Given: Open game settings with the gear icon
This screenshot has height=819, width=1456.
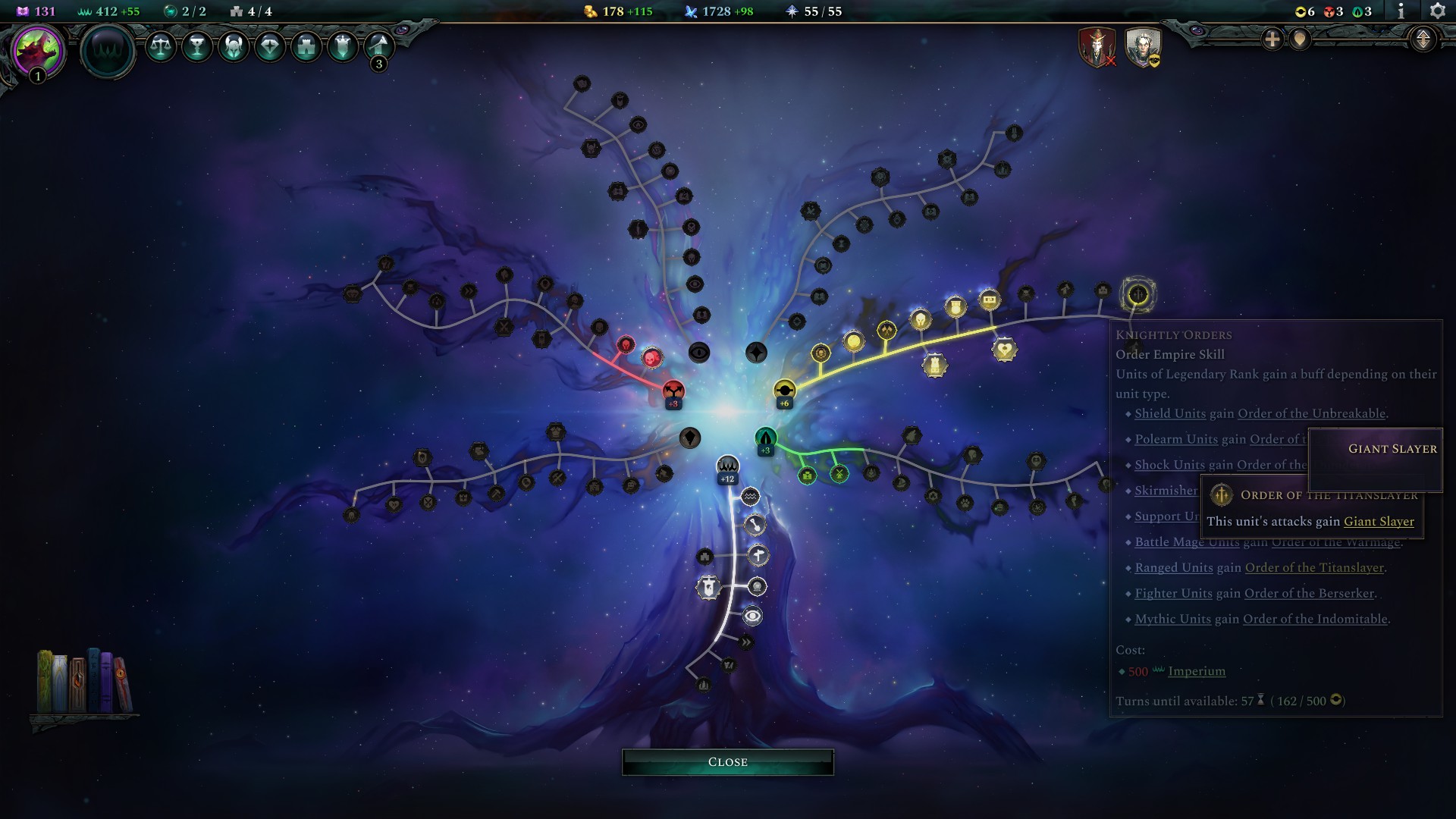Looking at the screenshot, I should click(1438, 12).
